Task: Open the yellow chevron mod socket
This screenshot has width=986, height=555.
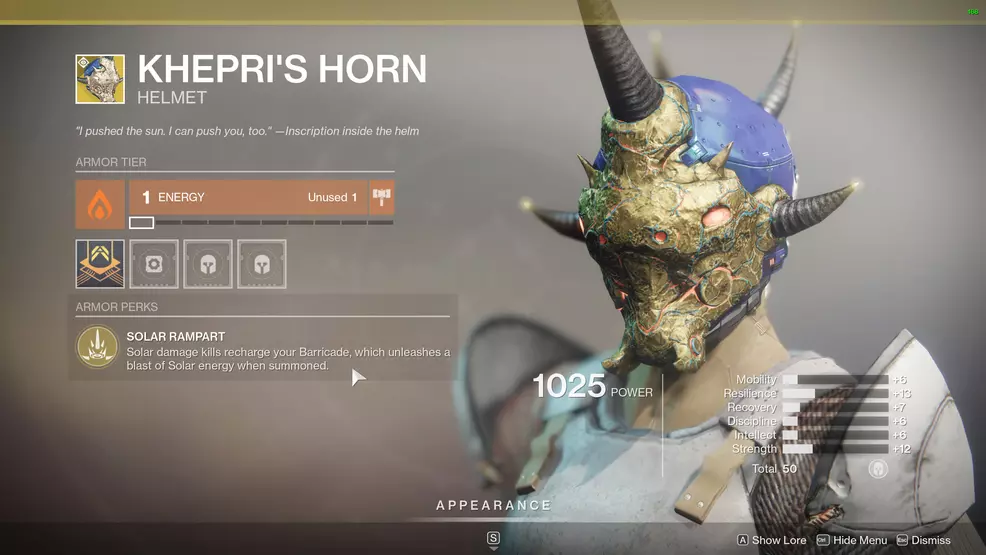Action: 100,264
